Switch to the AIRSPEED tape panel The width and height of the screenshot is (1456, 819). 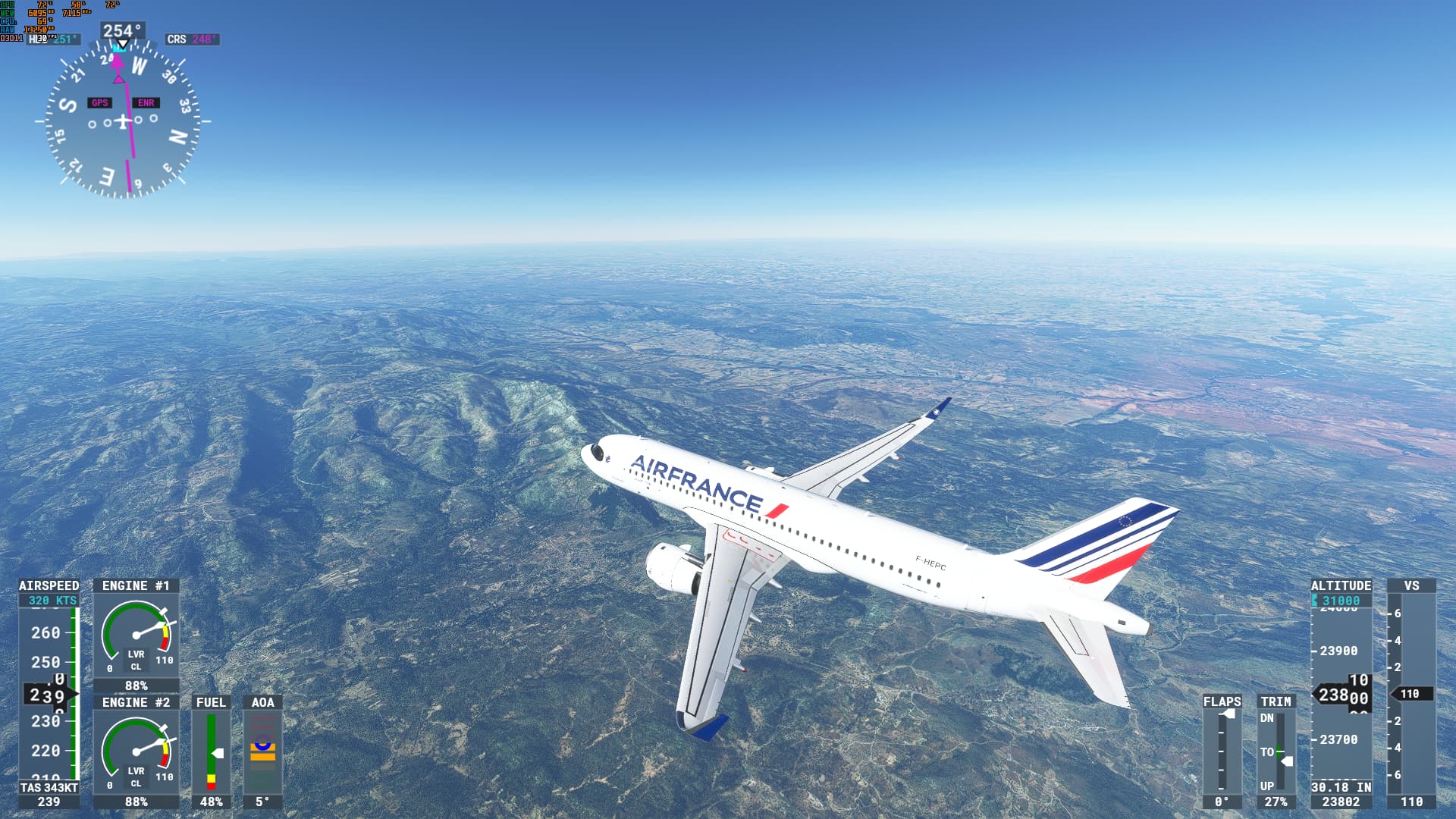point(49,585)
